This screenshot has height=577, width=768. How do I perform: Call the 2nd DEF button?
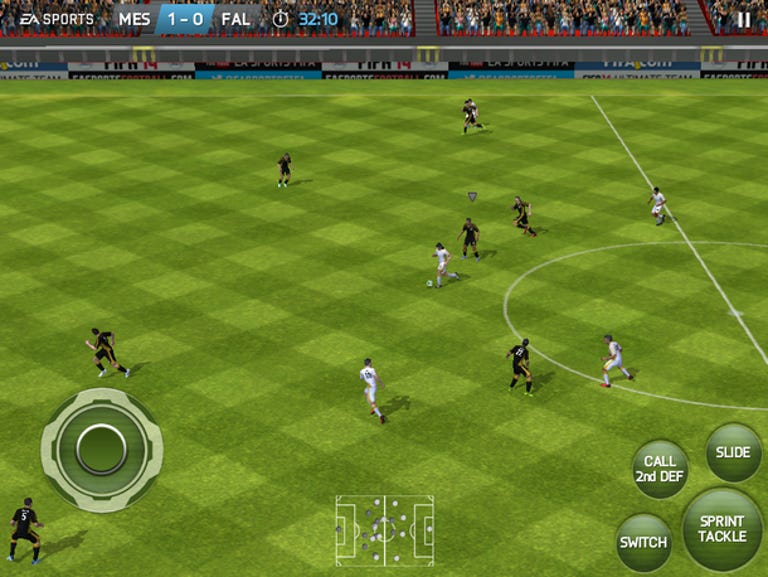click(660, 469)
